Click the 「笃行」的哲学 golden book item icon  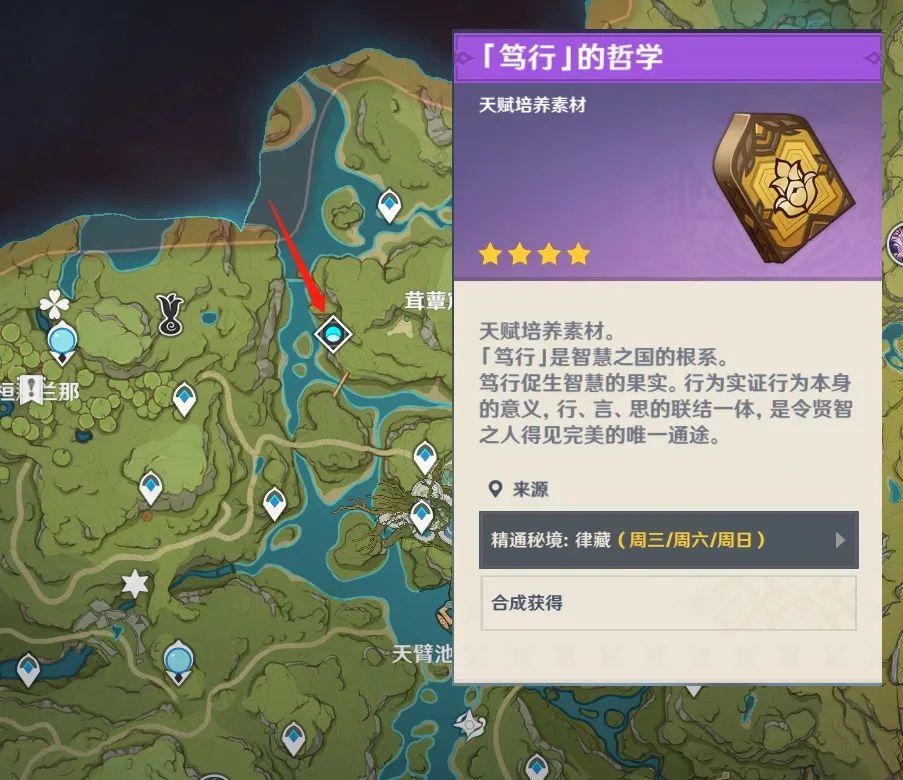[x=784, y=186]
